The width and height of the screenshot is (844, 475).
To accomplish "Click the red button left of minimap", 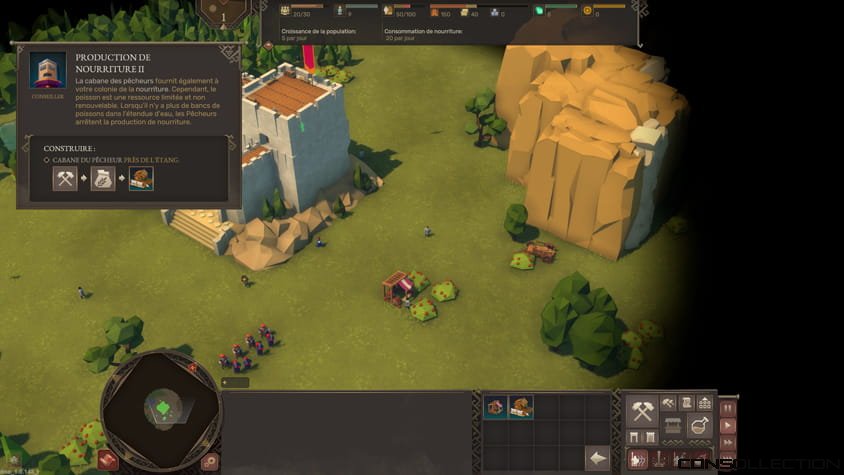I will 108,460.
